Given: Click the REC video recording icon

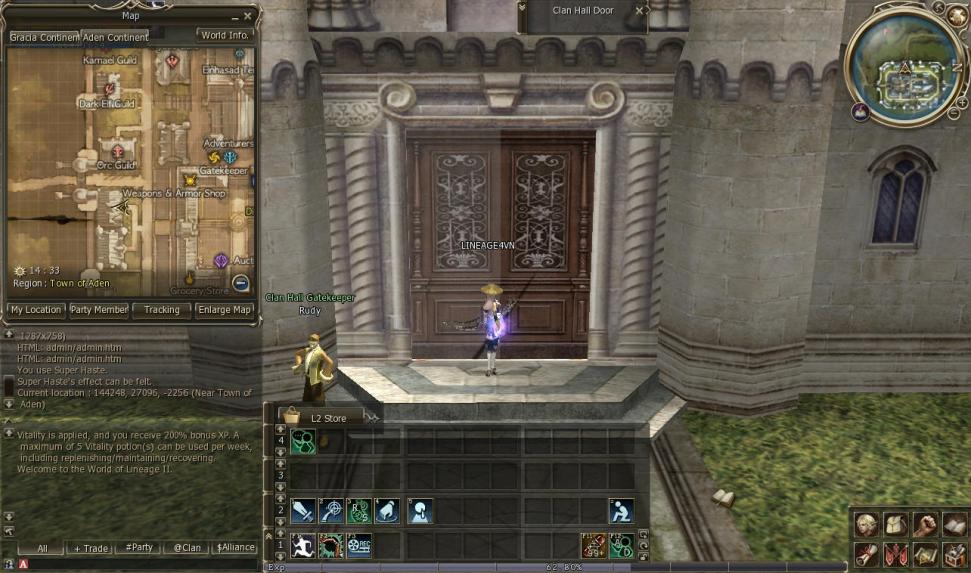Looking at the screenshot, I should (358, 545).
